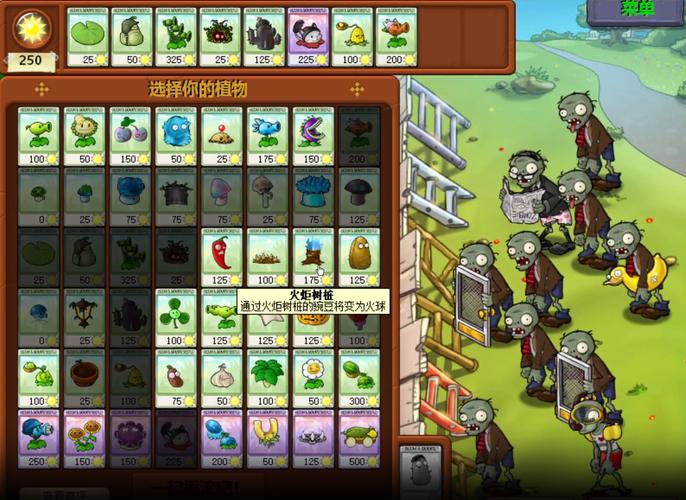Select the Tall-nut seed card
Viewport: 686px width, 500px height.
click(359, 257)
